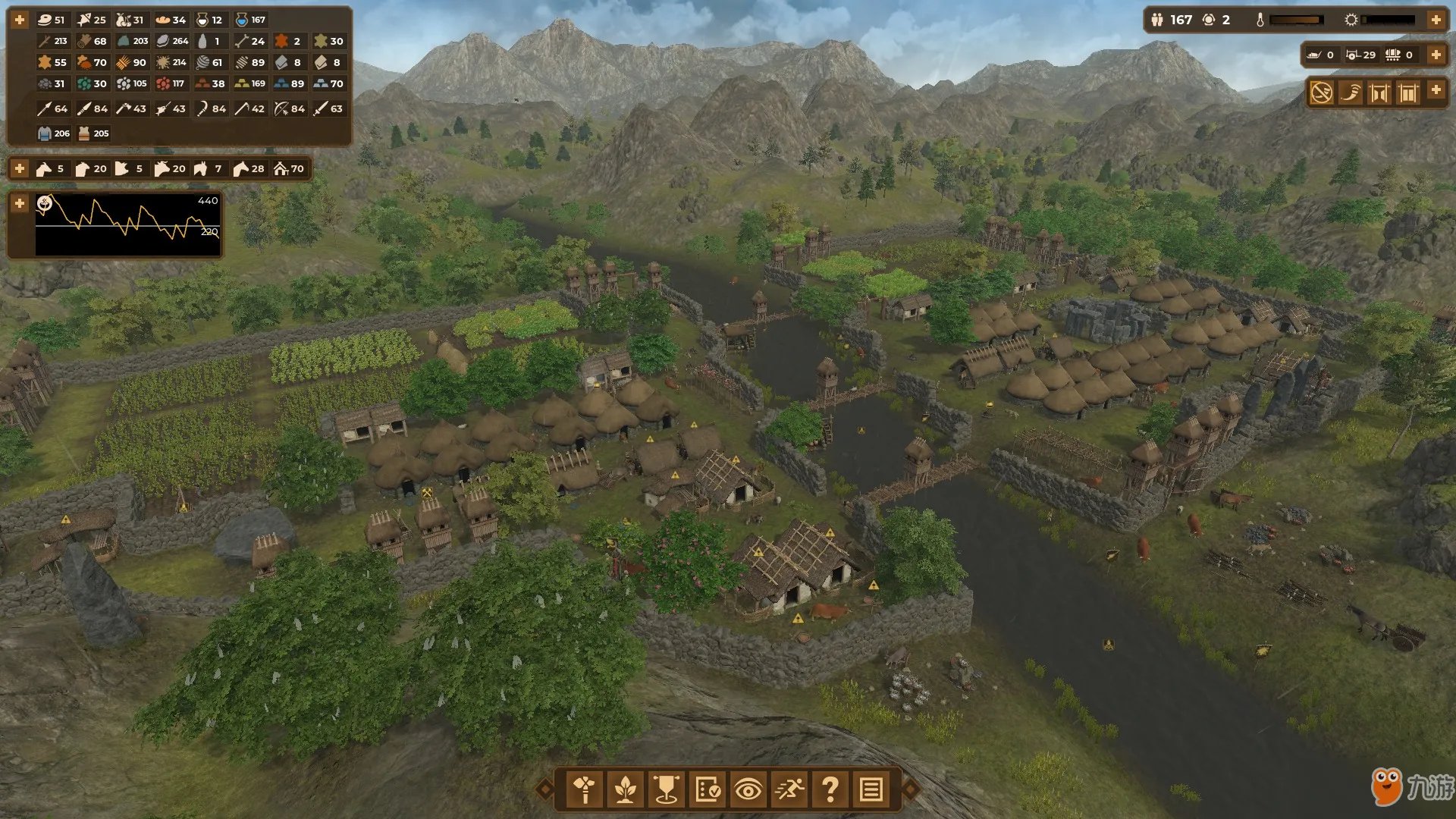Expand the resources panel plus button
Viewport: 1456px width, 819px height.
click(20, 20)
